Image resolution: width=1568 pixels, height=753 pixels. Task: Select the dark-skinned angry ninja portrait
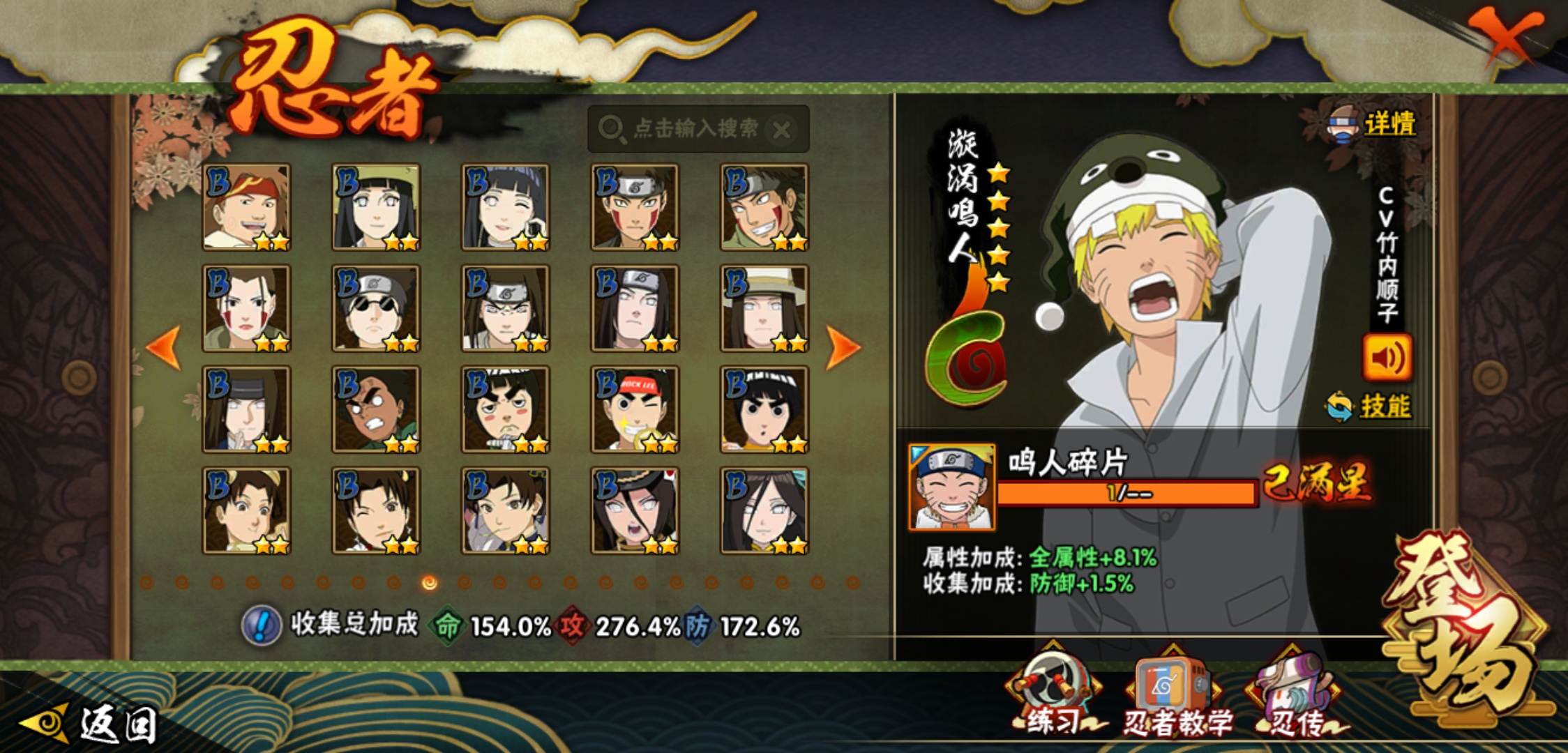(376, 410)
